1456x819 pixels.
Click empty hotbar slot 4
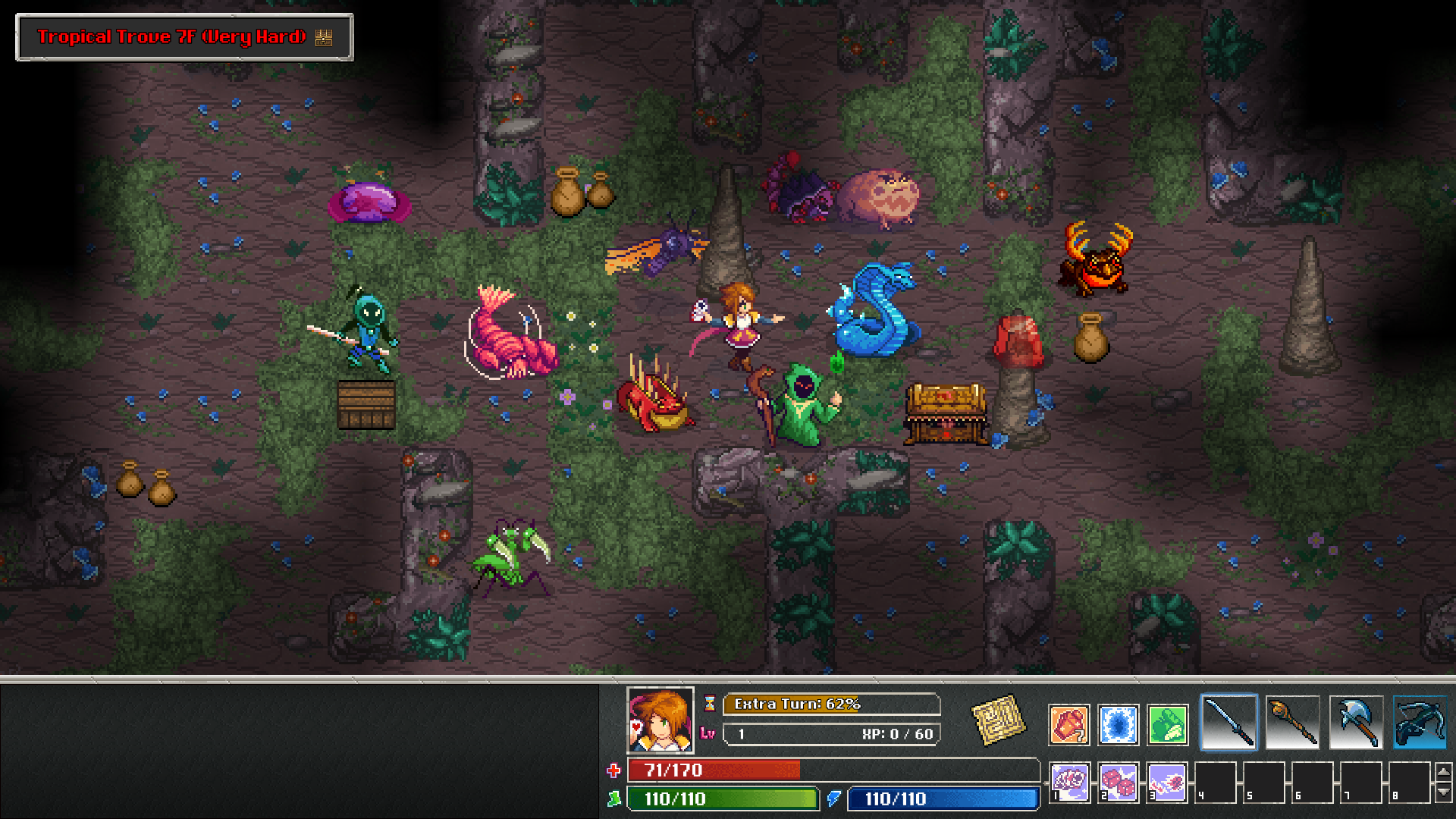(x=1217, y=781)
